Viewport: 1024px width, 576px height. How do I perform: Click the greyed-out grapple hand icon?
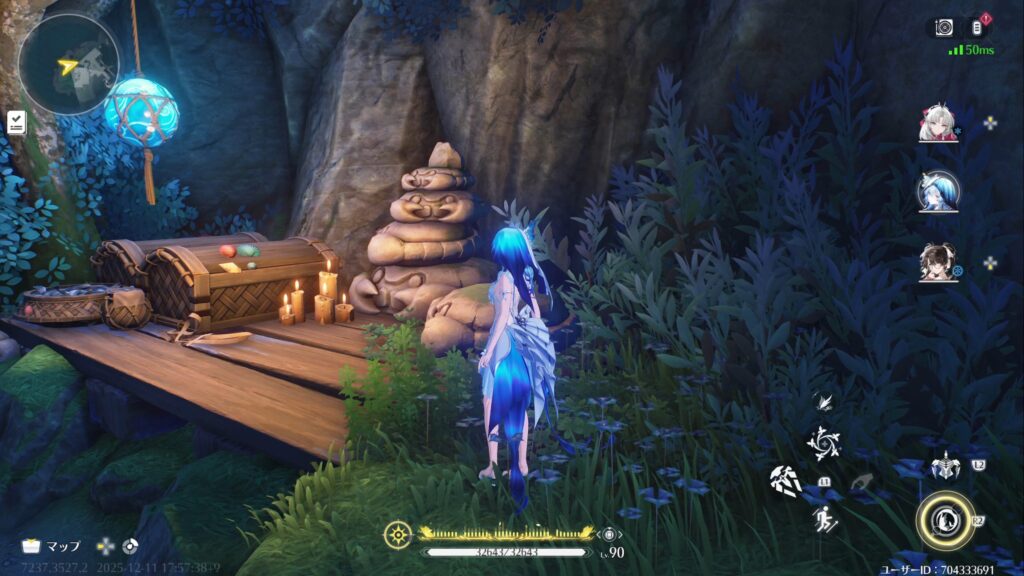(861, 483)
